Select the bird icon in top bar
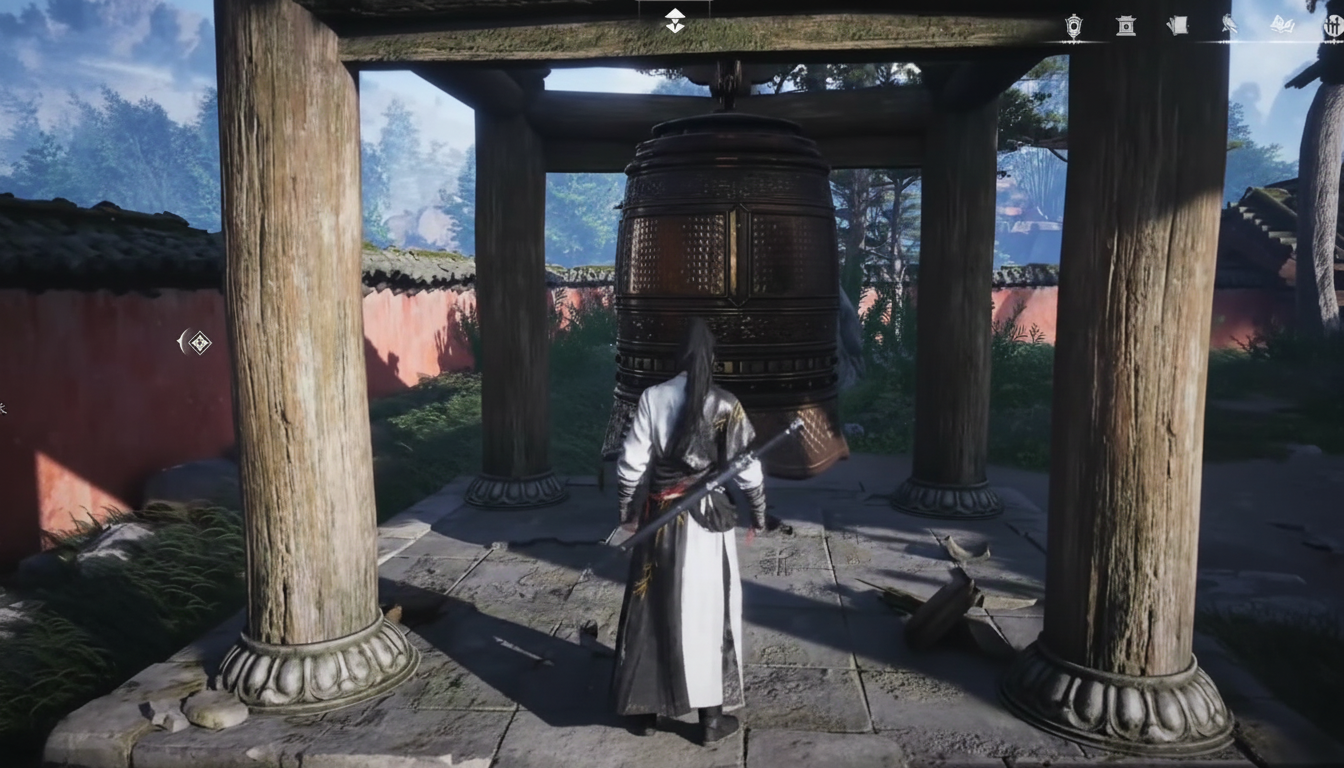Image resolution: width=1344 pixels, height=768 pixels. (1229, 26)
